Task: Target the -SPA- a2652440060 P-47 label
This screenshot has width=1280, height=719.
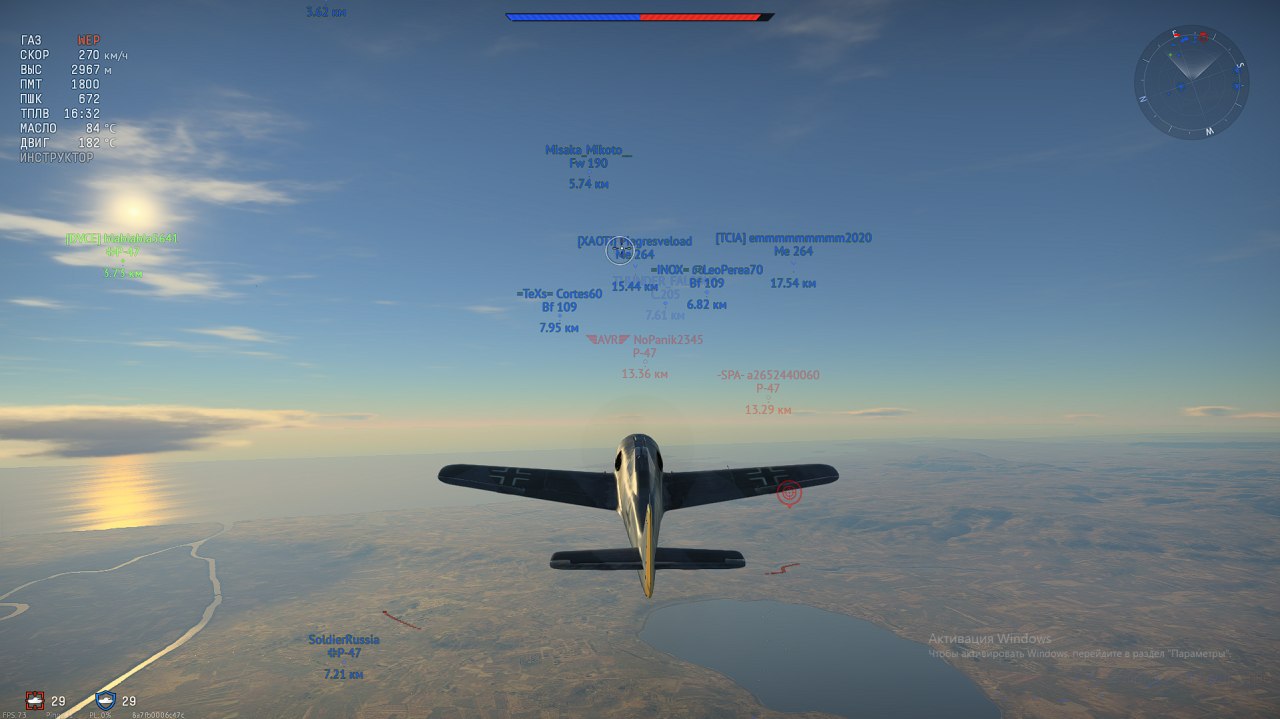Action: click(768, 388)
